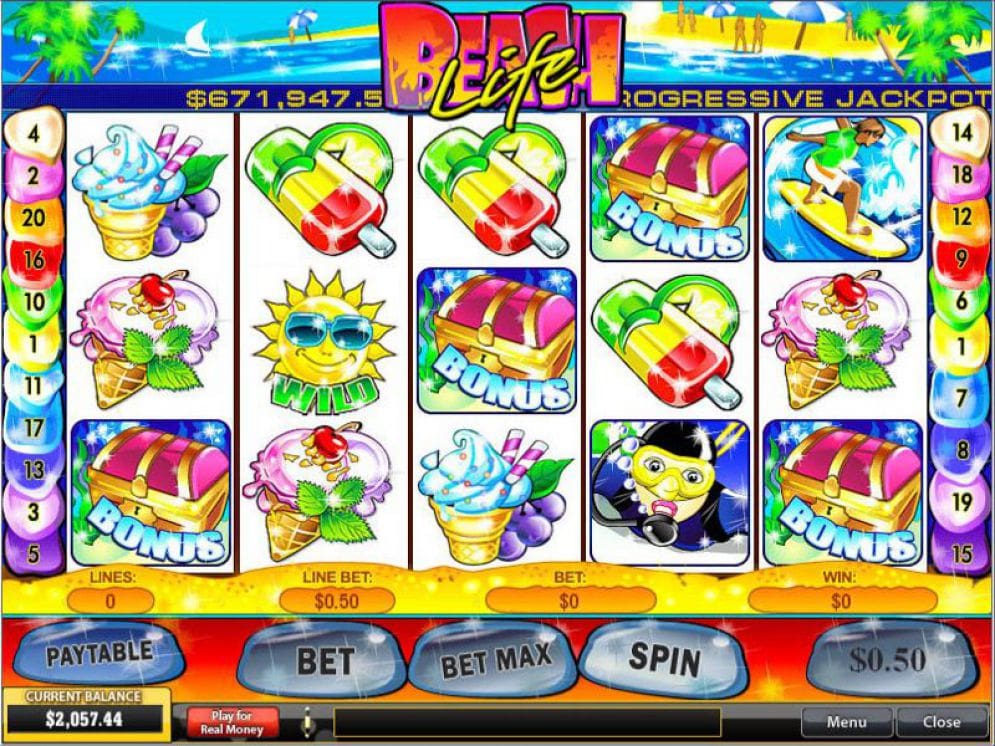This screenshot has height=746, width=995.
Task: Choose payline number 17
Action: click(33, 427)
